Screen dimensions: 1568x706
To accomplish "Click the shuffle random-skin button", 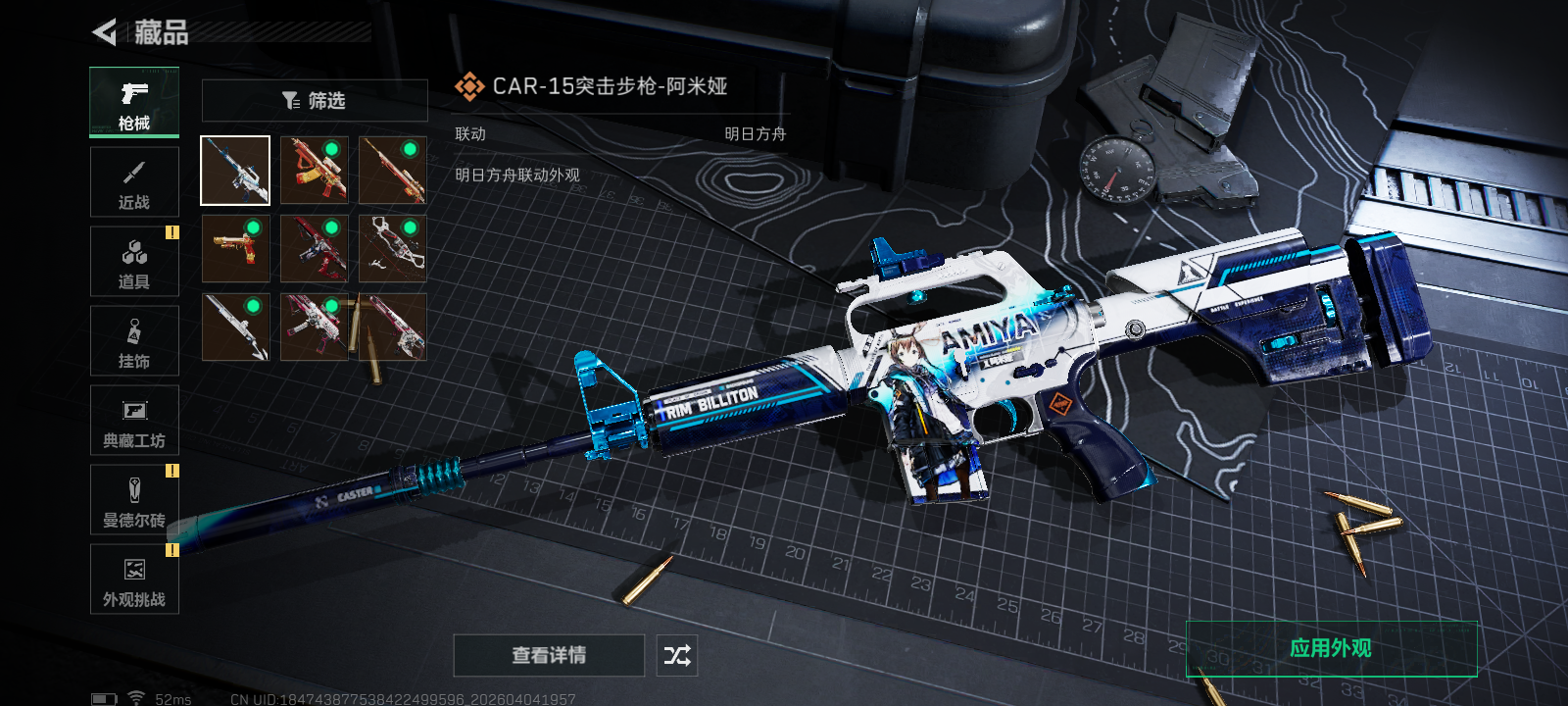I will tap(677, 655).
